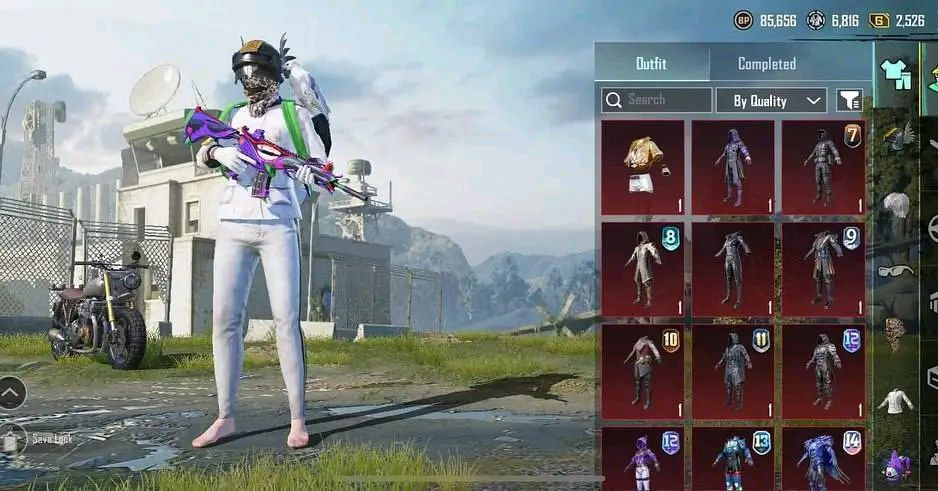Choose the outfit with level 7 badge
Viewport: 938px width, 491px height.
823,167
